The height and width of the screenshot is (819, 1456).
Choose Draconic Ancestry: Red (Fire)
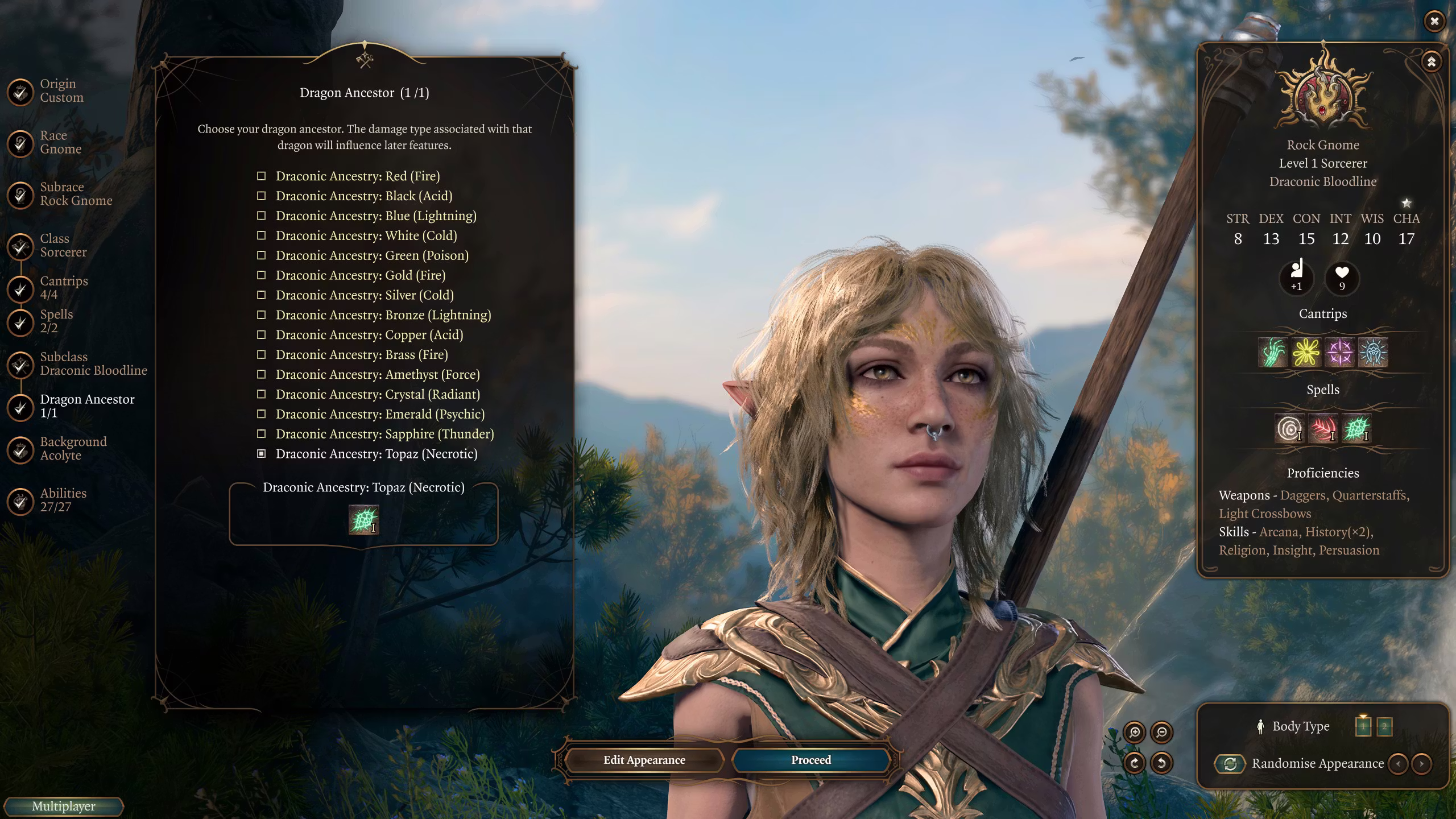(357, 176)
